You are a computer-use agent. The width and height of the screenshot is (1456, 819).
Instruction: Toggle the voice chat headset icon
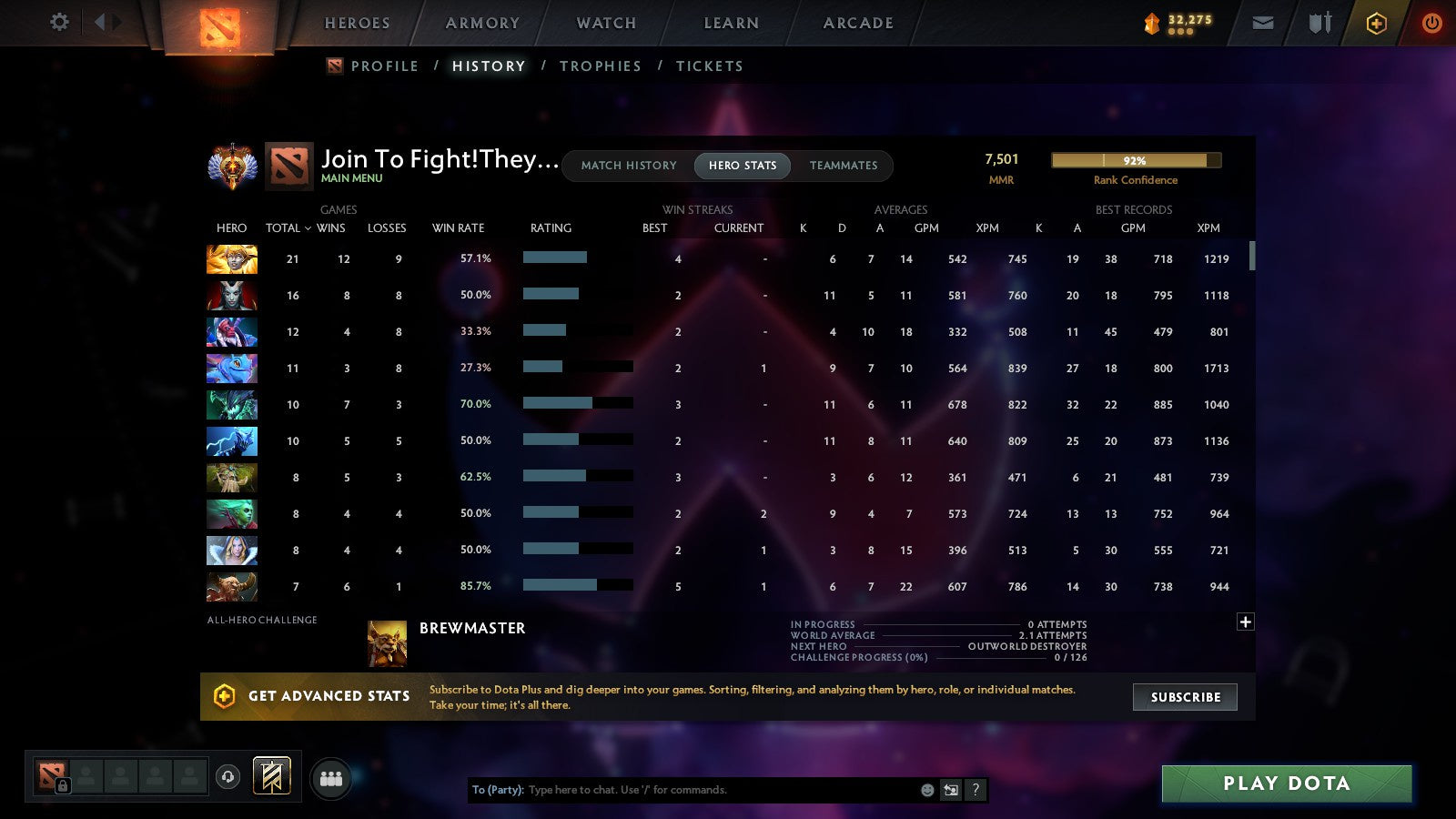[x=229, y=776]
